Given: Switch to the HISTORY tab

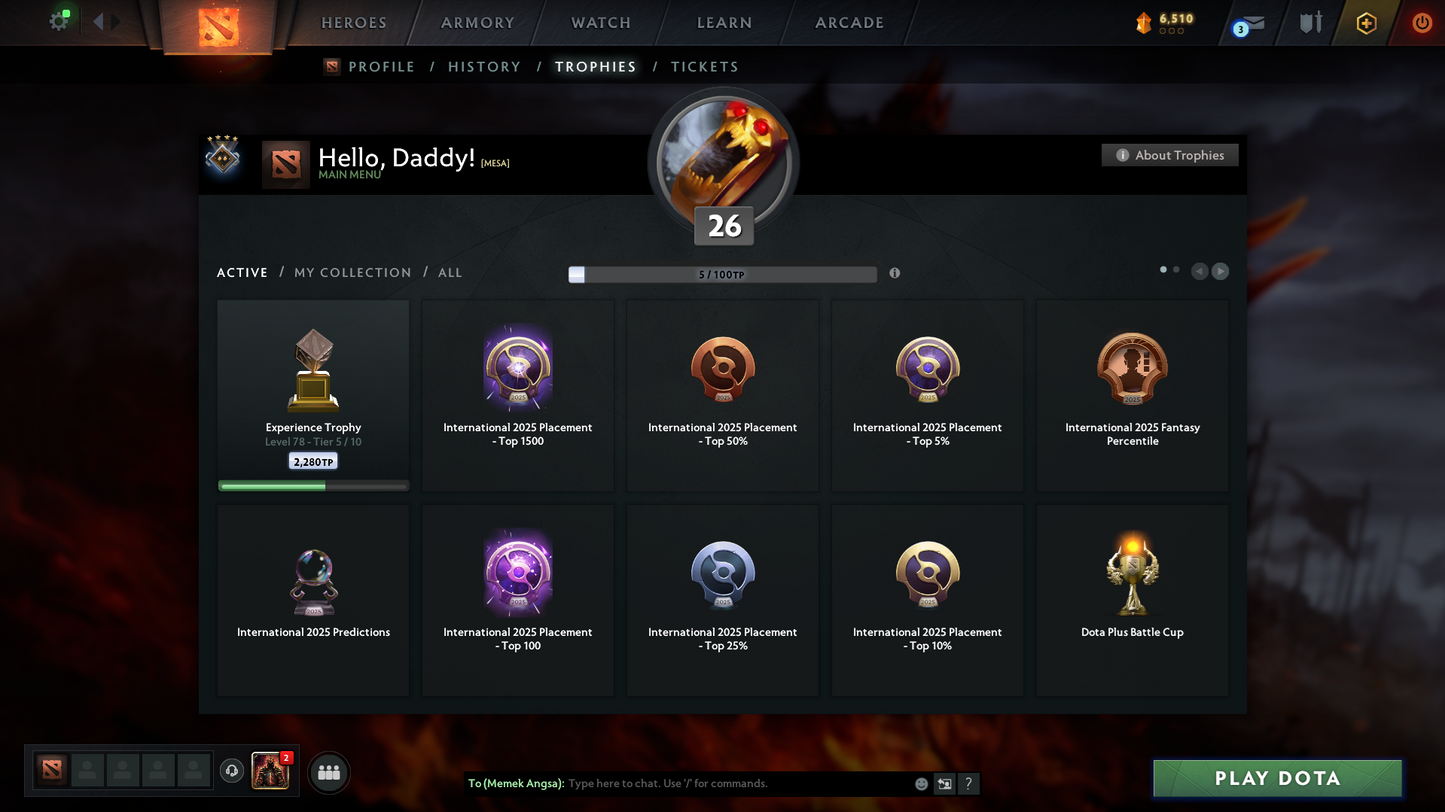Looking at the screenshot, I should pyautogui.click(x=484, y=66).
